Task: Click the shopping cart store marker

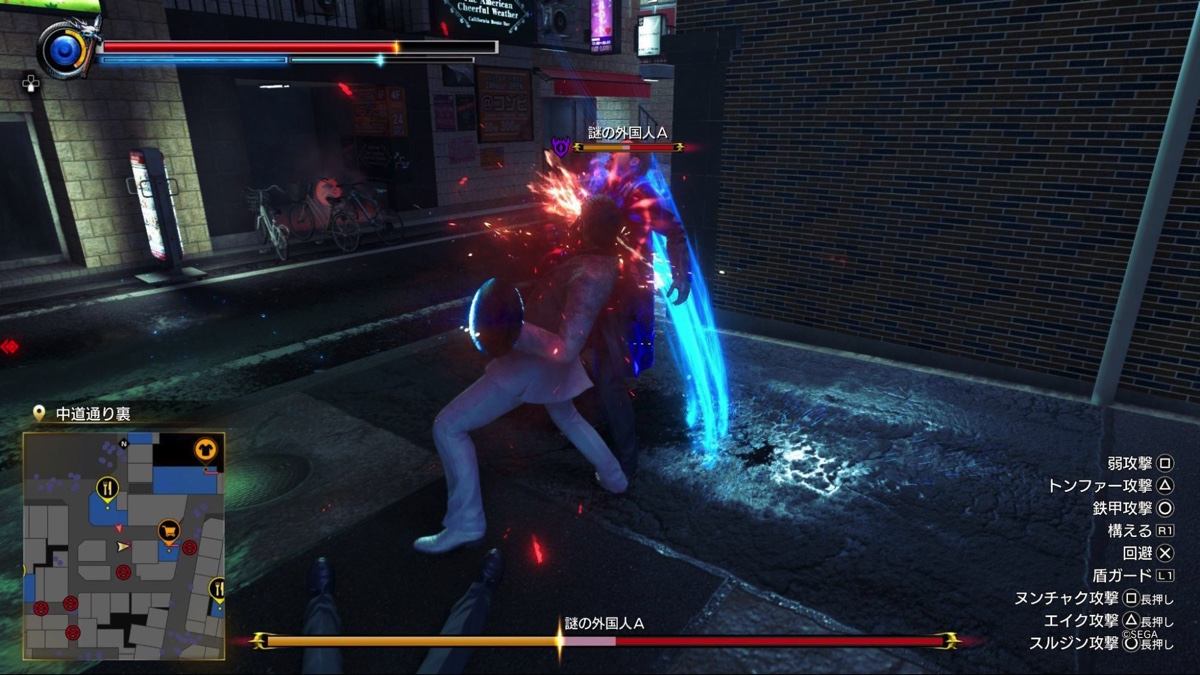Action: (169, 528)
